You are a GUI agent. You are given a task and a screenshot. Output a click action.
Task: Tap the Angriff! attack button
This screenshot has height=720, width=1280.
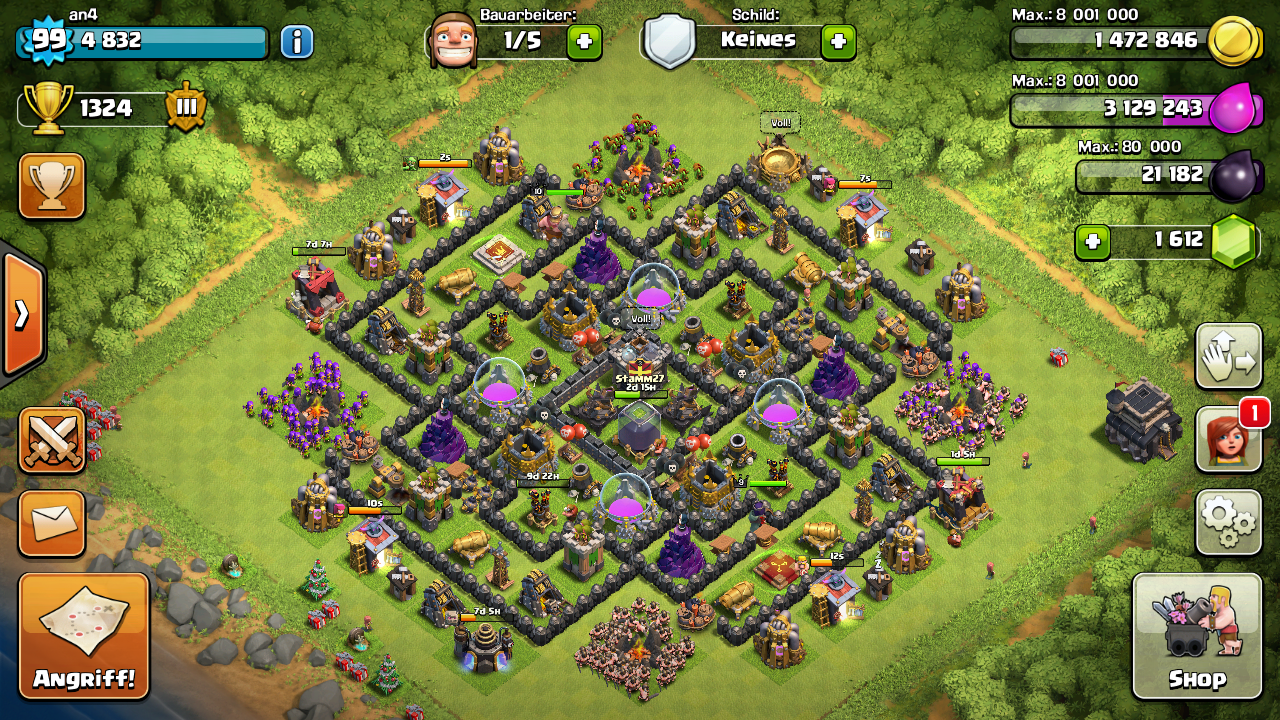tap(84, 635)
